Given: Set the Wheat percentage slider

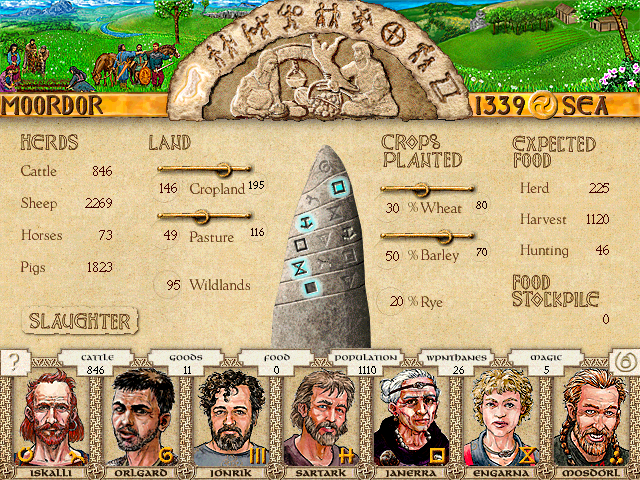Looking at the screenshot, I should [420, 189].
